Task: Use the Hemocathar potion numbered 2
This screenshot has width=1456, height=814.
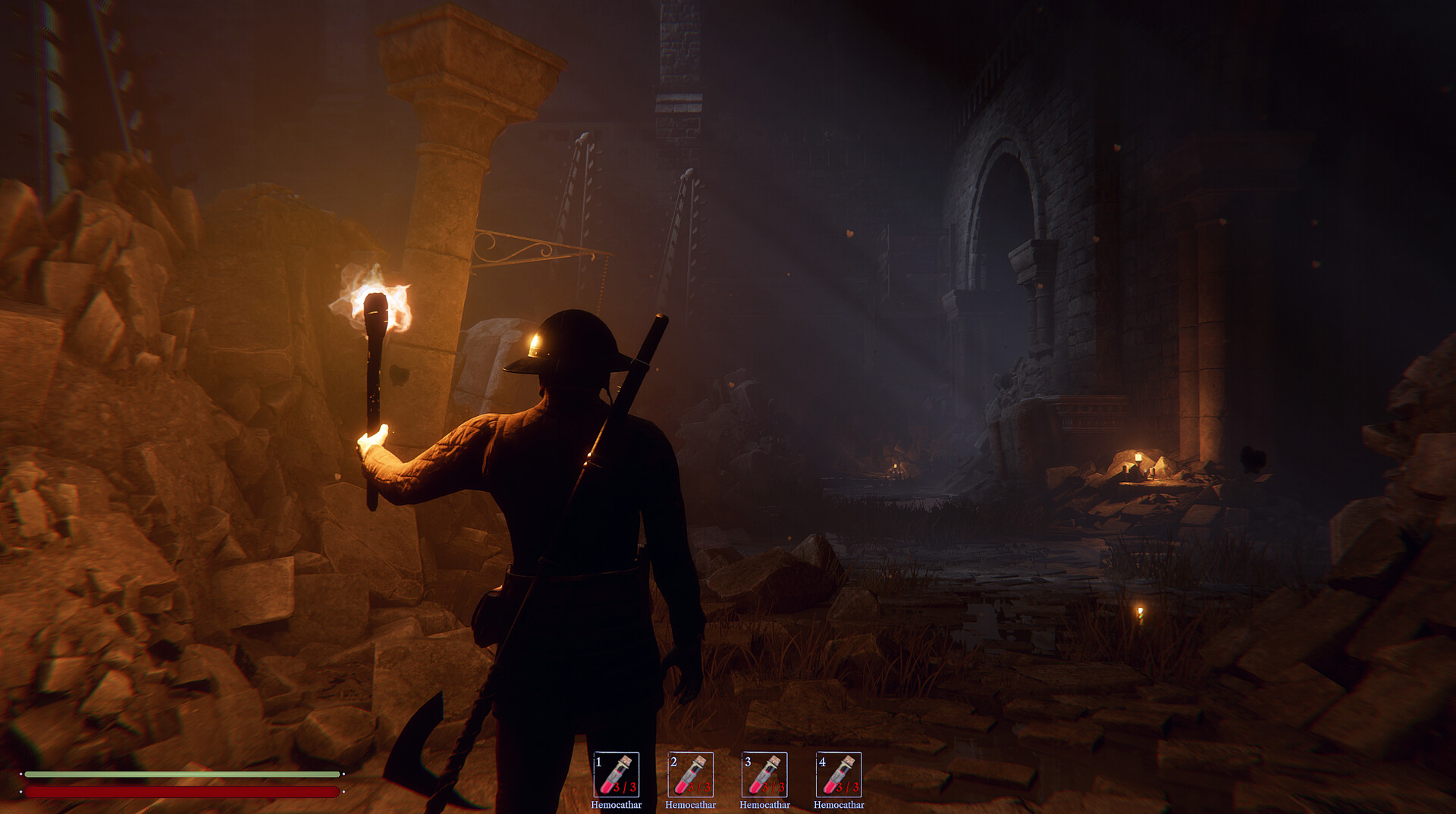Action: 690,774
